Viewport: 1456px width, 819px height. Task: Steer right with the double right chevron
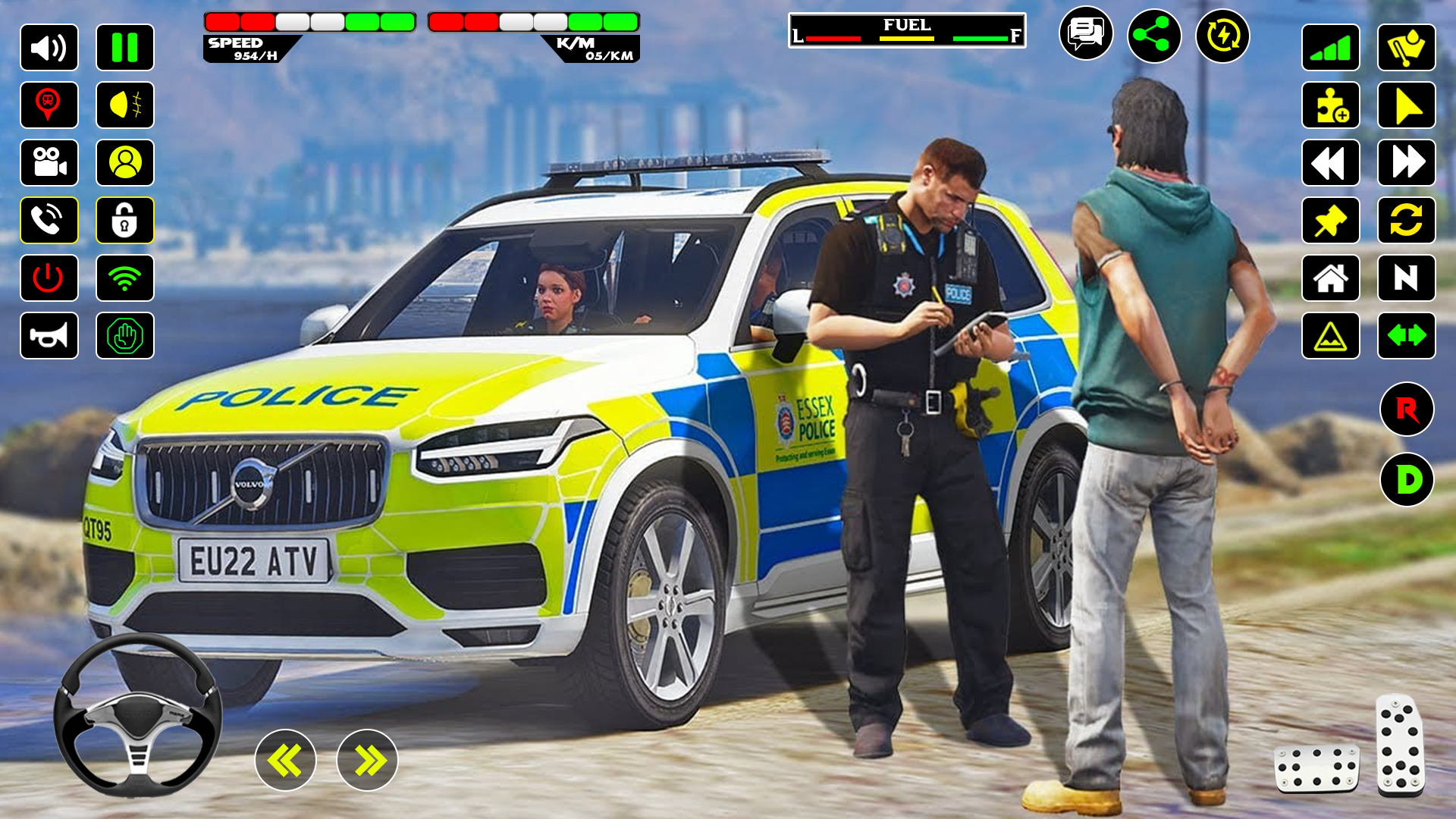tap(367, 760)
